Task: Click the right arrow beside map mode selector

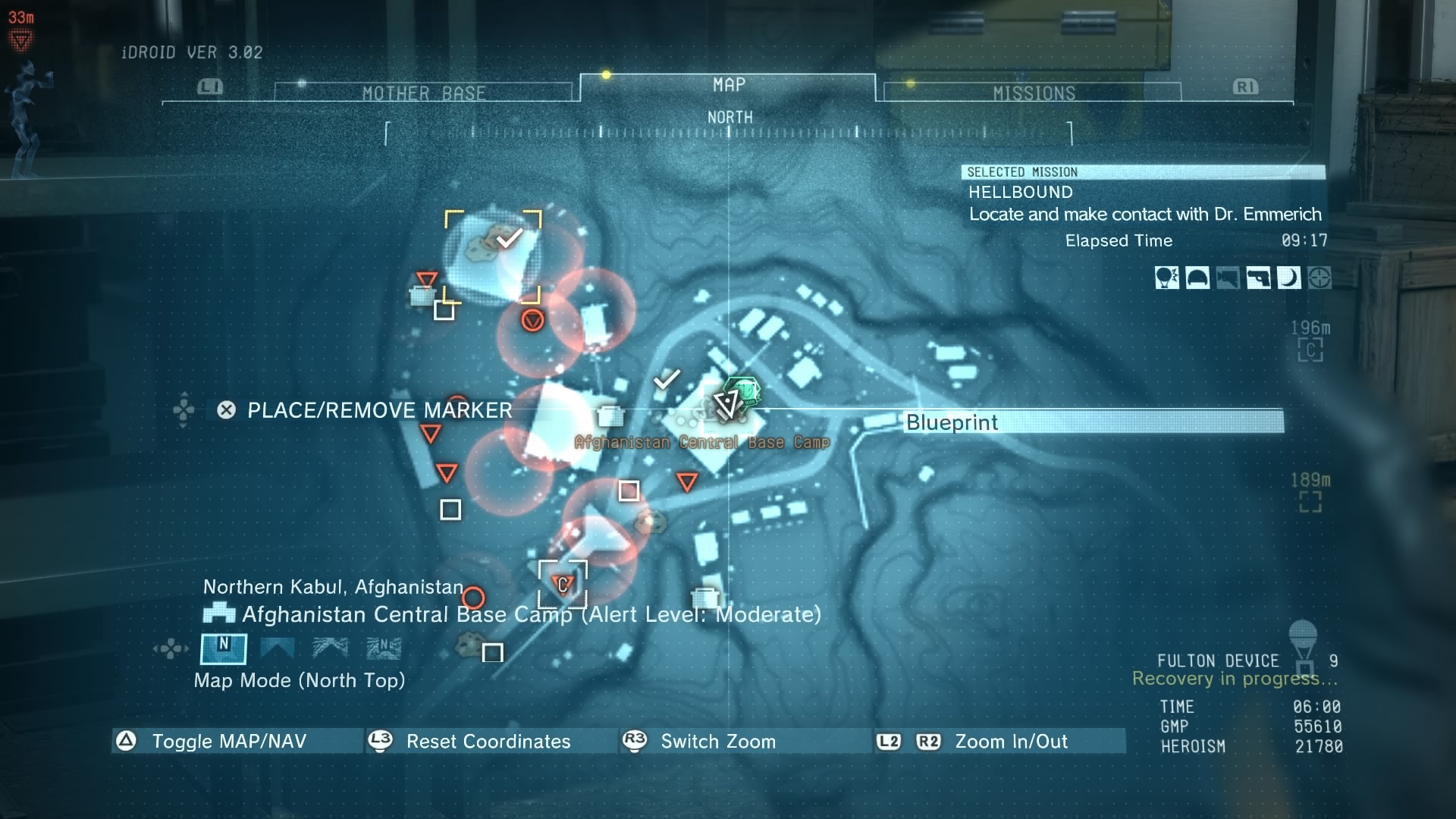Action: (x=187, y=648)
